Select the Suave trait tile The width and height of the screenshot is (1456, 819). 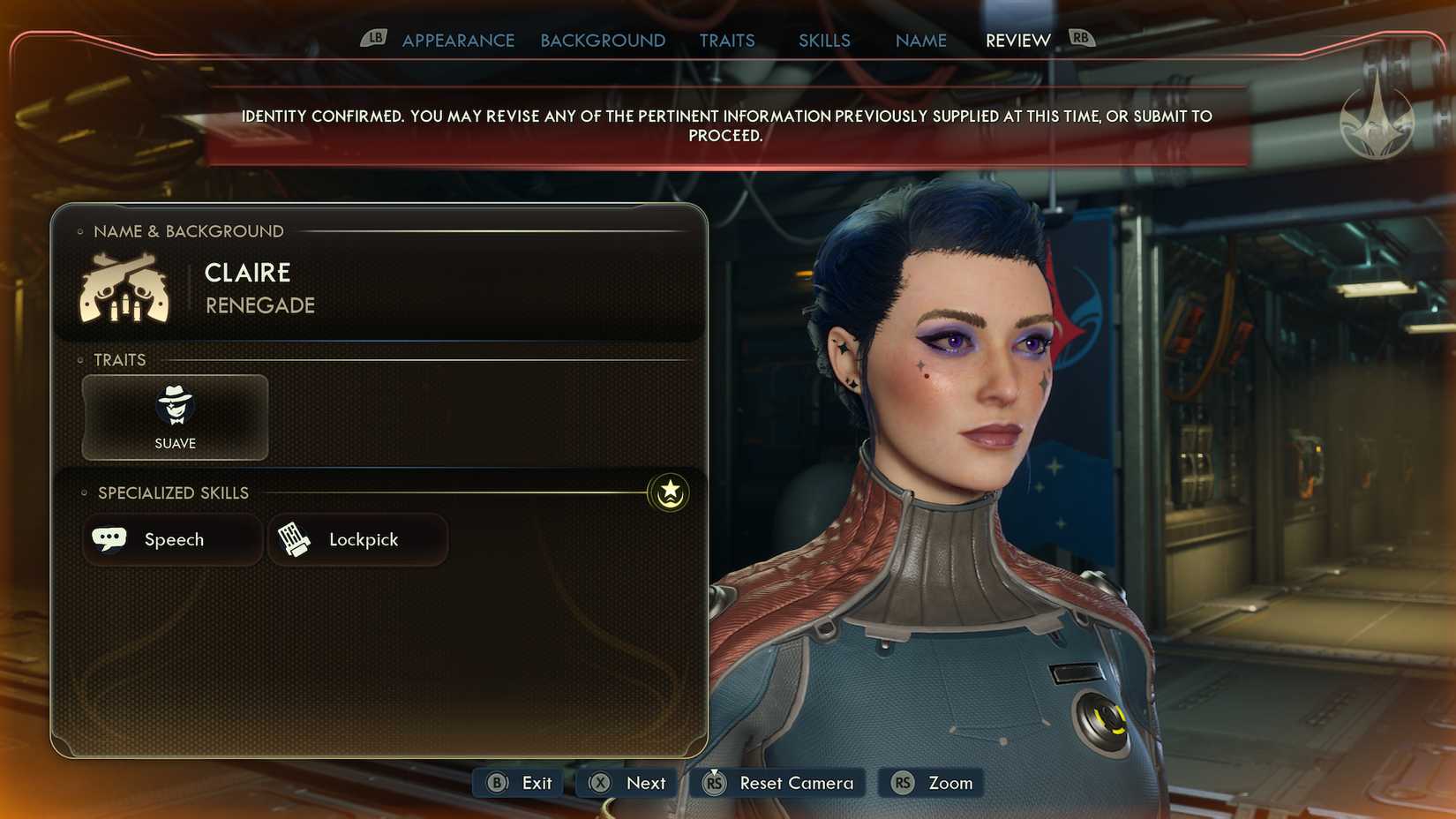(175, 417)
